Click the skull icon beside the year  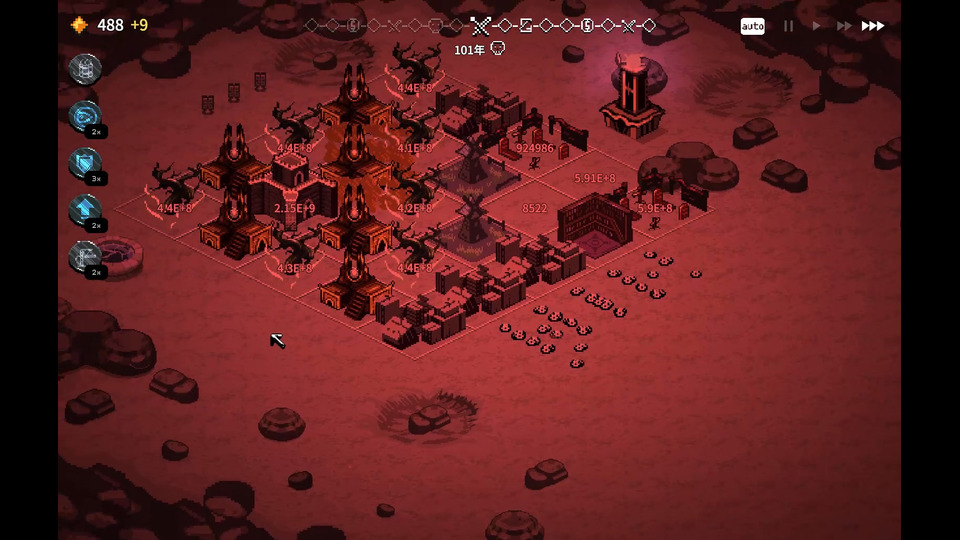pyautogui.click(x=498, y=49)
